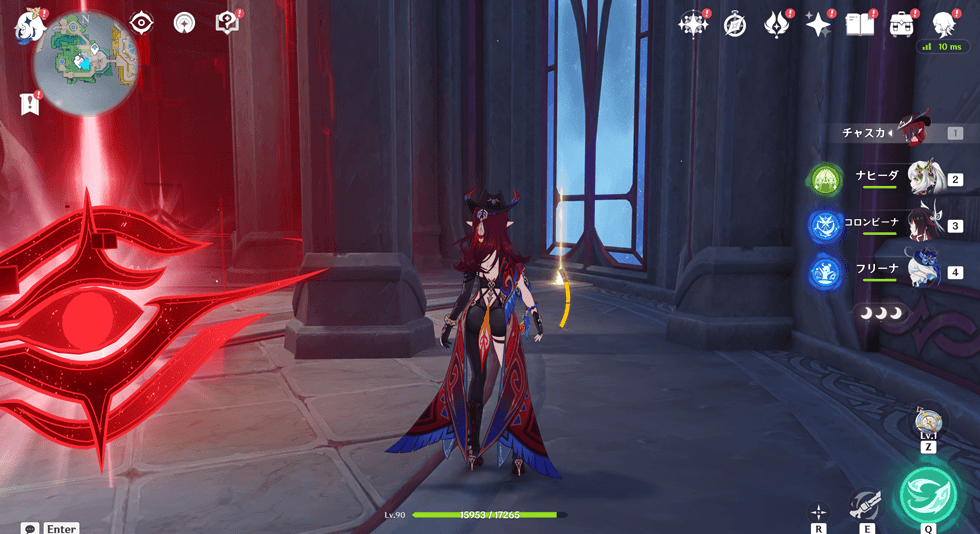Use the gun elemental skill
This screenshot has height=534, width=980.
(x=865, y=503)
